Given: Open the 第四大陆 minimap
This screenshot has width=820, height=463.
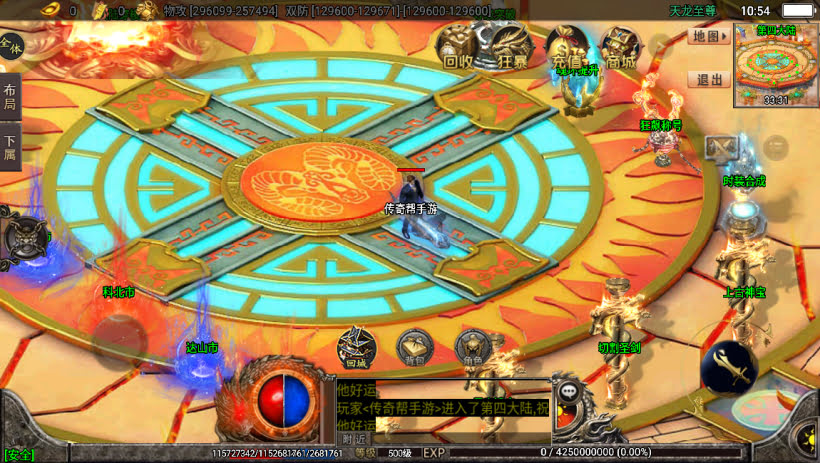Looking at the screenshot, I should (x=776, y=64).
